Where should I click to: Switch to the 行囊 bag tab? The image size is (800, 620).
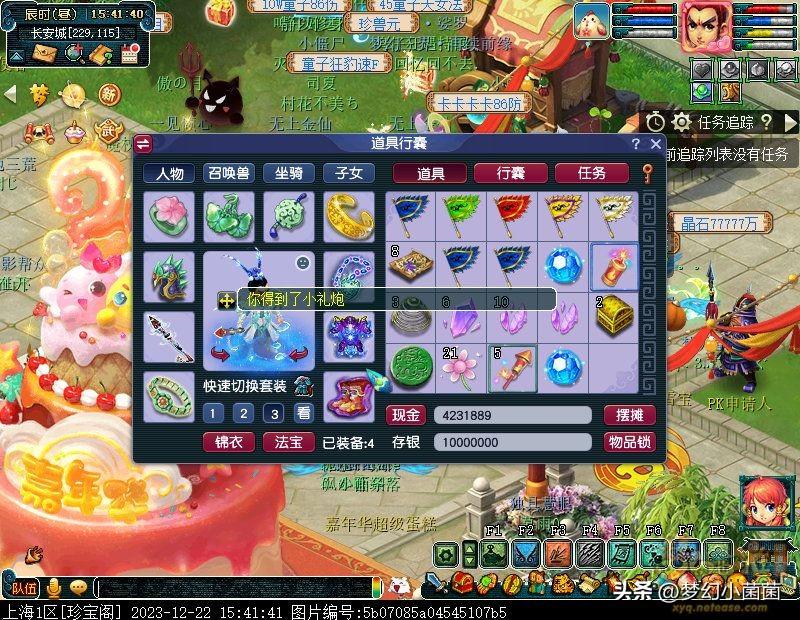(511, 173)
